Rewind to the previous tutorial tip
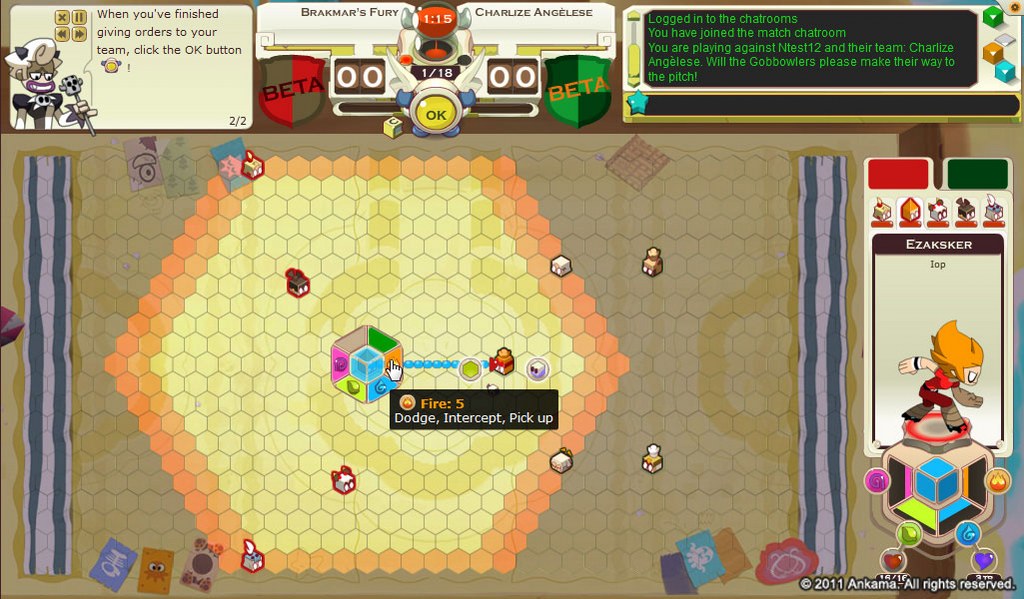1024x599 pixels. pyautogui.click(x=62, y=34)
